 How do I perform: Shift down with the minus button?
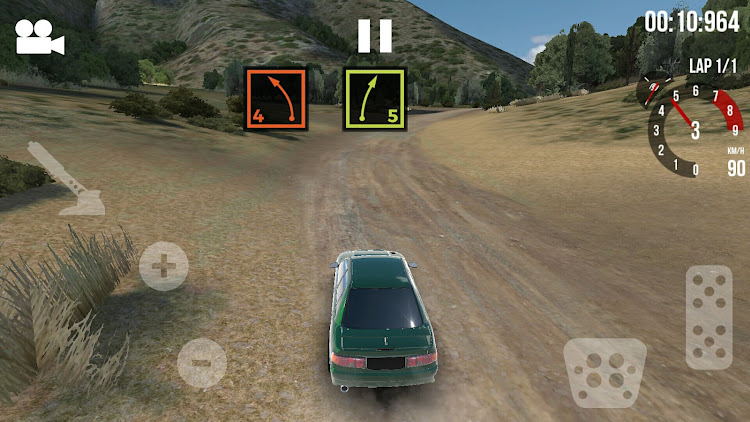click(x=201, y=361)
